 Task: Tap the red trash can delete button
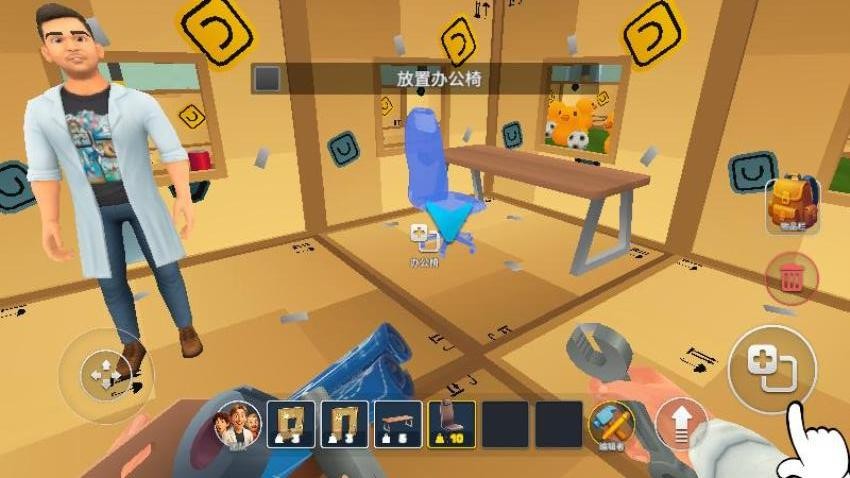791,277
